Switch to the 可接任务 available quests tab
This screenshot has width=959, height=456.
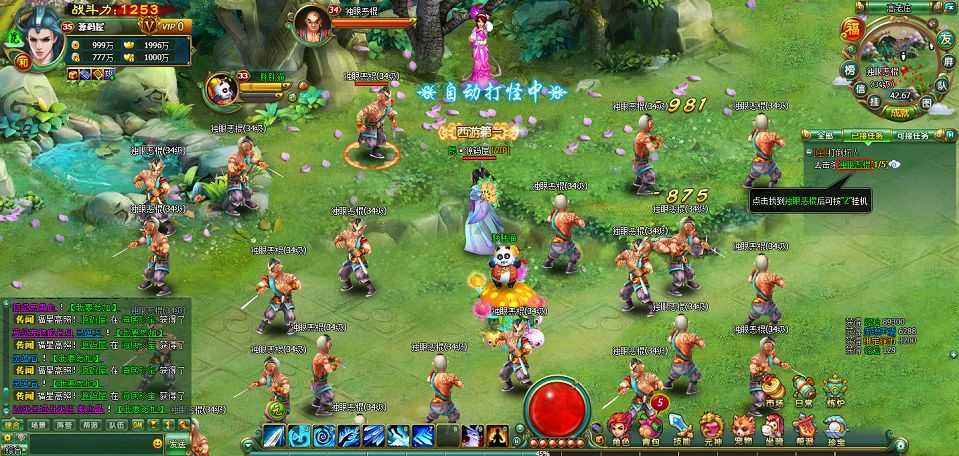click(911, 135)
